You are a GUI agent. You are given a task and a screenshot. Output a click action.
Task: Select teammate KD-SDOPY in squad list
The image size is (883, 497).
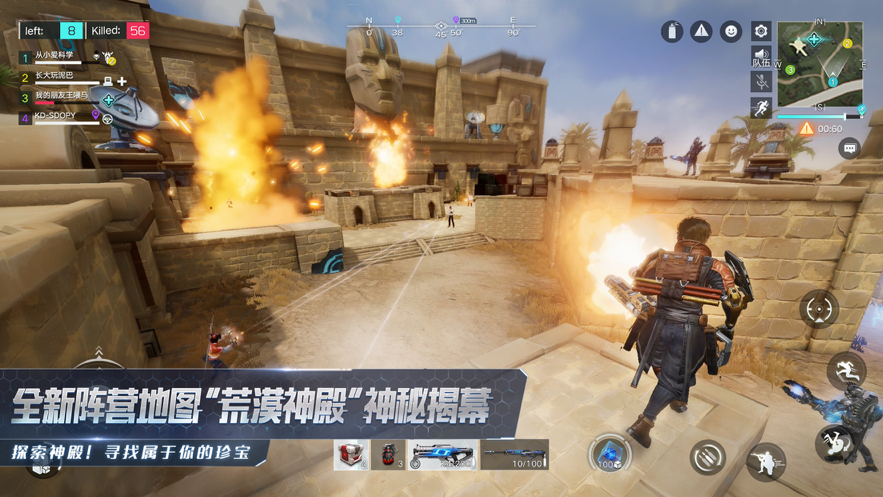[x=56, y=117]
